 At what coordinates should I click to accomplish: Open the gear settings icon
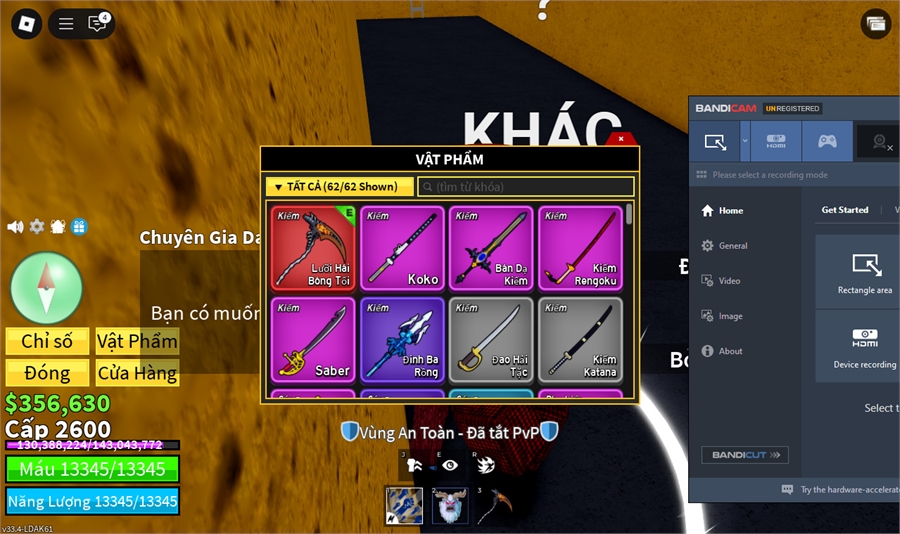point(37,227)
